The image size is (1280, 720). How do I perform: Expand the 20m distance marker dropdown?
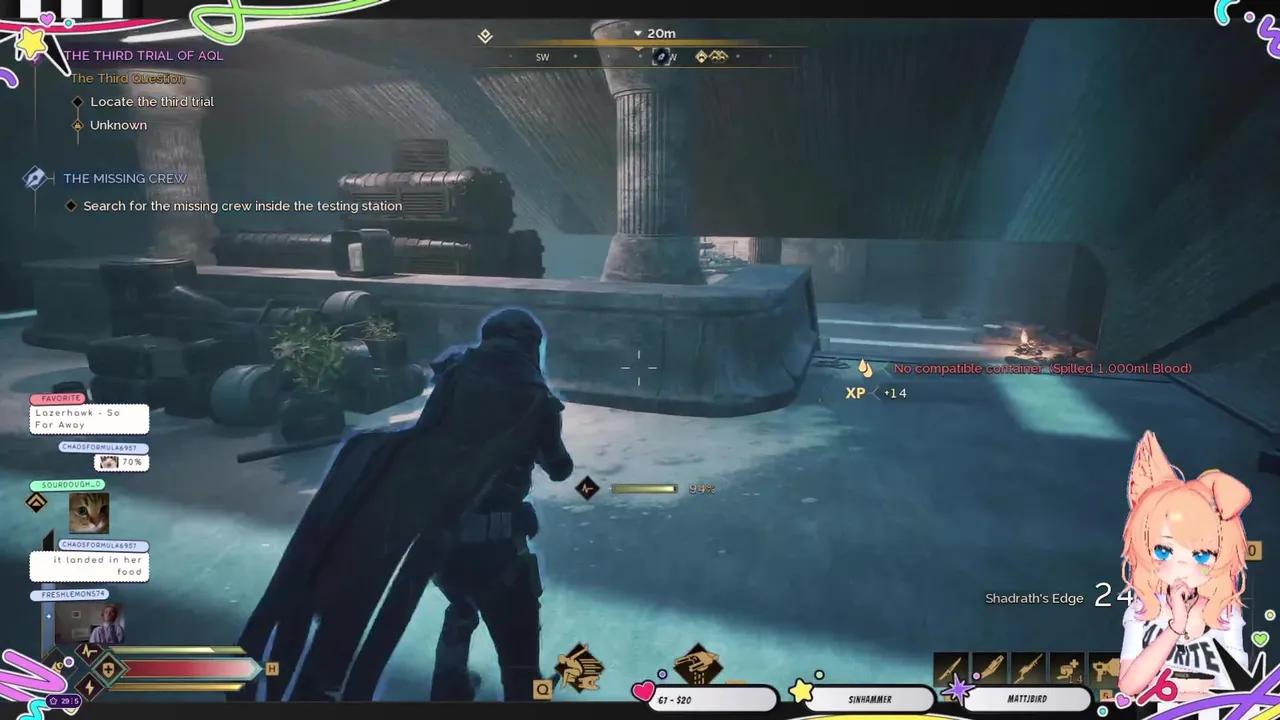tap(637, 33)
